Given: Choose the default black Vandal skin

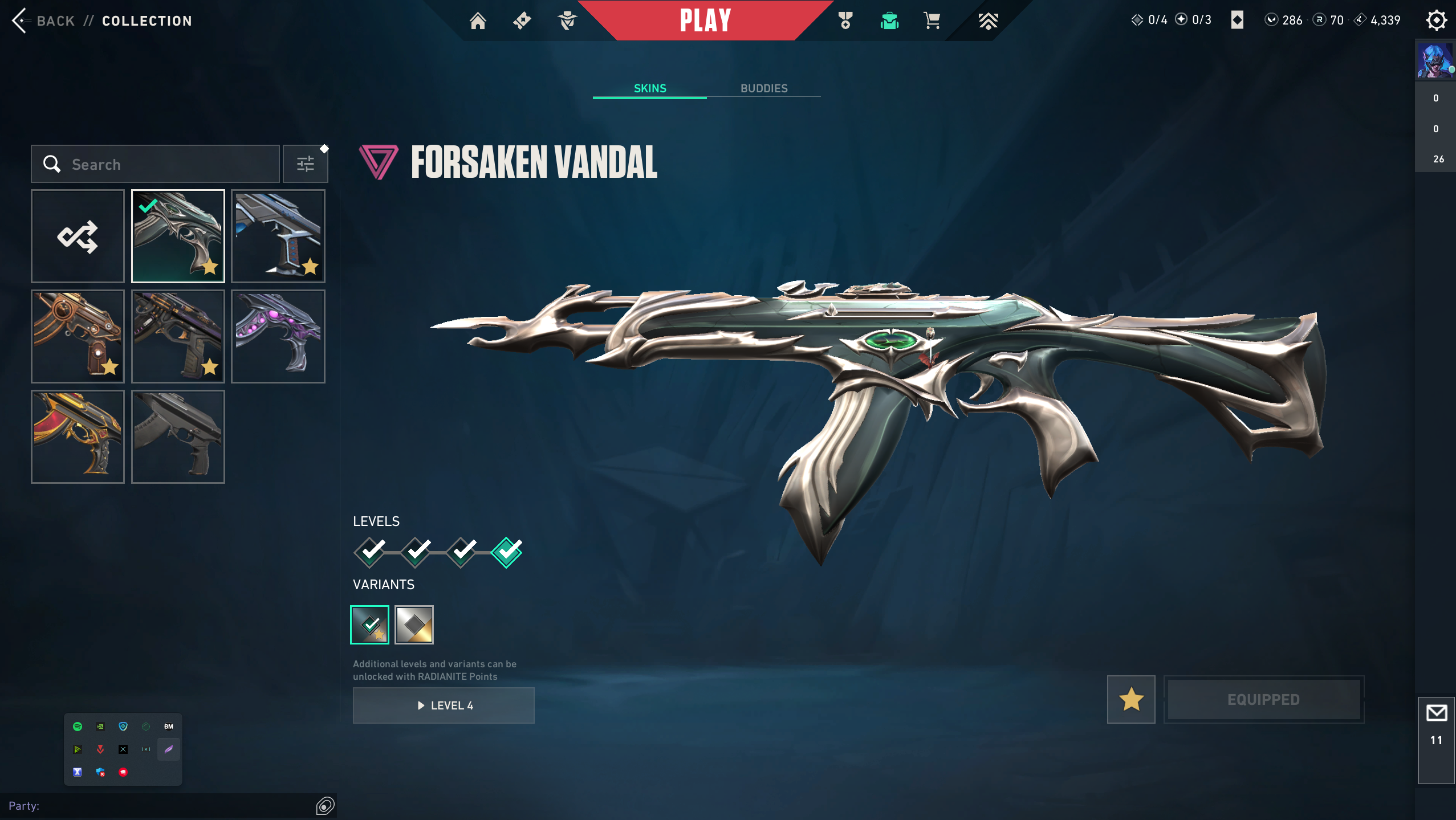Looking at the screenshot, I should pyautogui.click(x=178, y=436).
